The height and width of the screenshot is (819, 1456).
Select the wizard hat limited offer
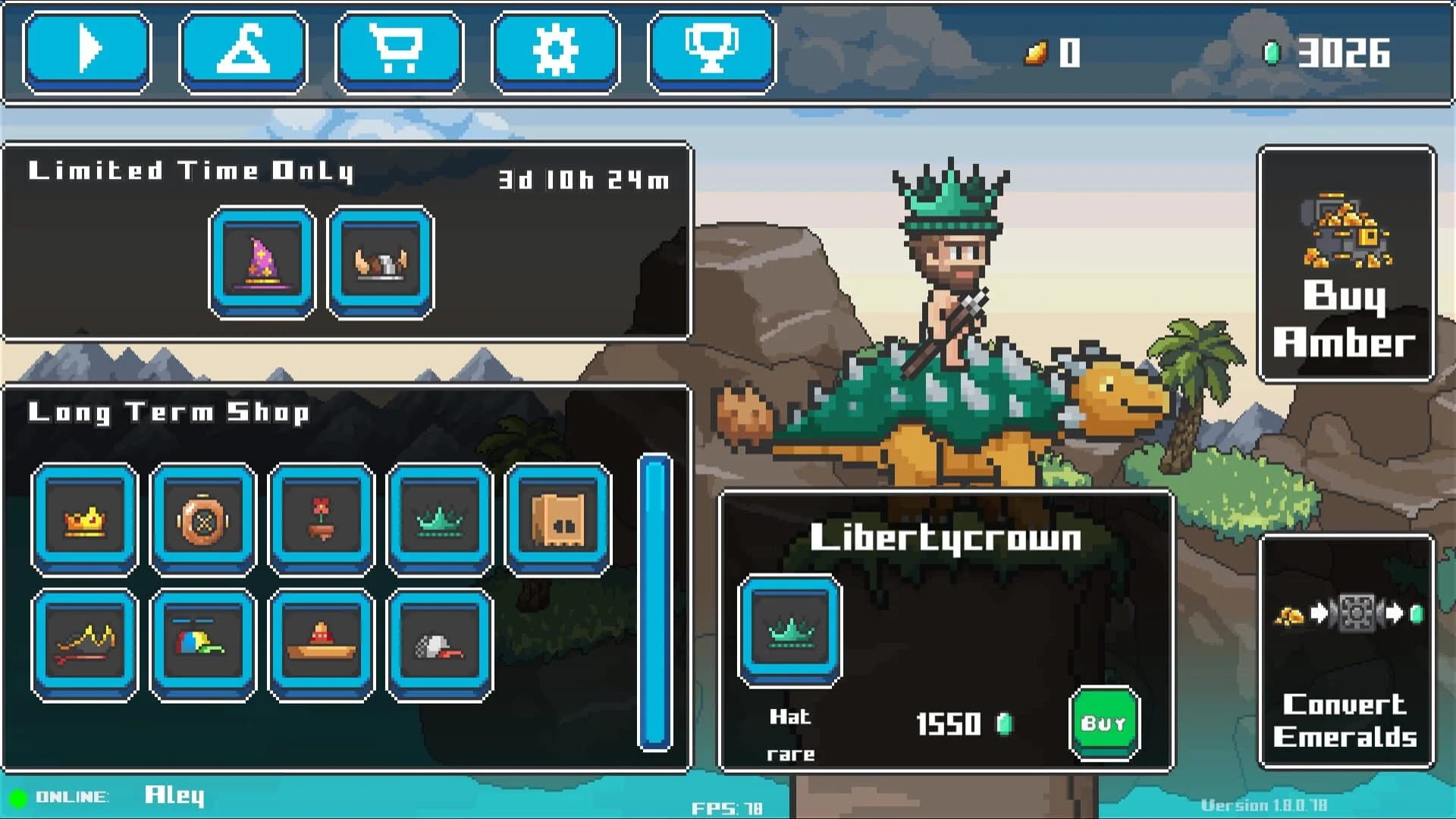(262, 262)
